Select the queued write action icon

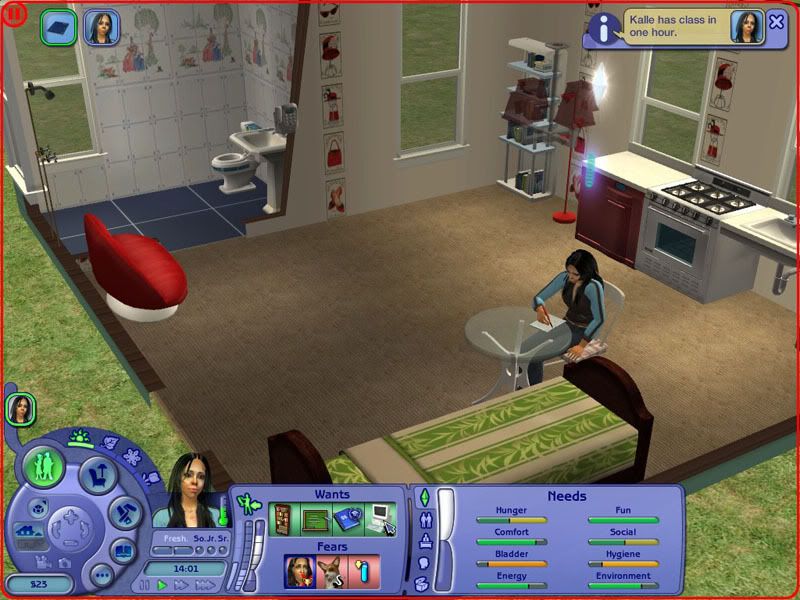pyautogui.click(x=58, y=25)
